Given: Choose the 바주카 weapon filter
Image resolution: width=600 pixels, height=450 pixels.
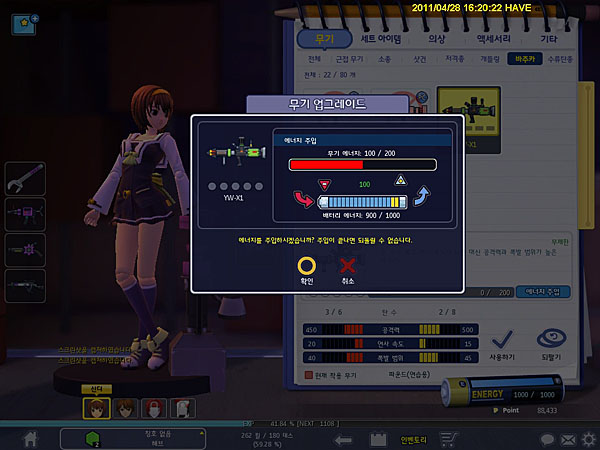Looking at the screenshot, I should pos(521,60).
